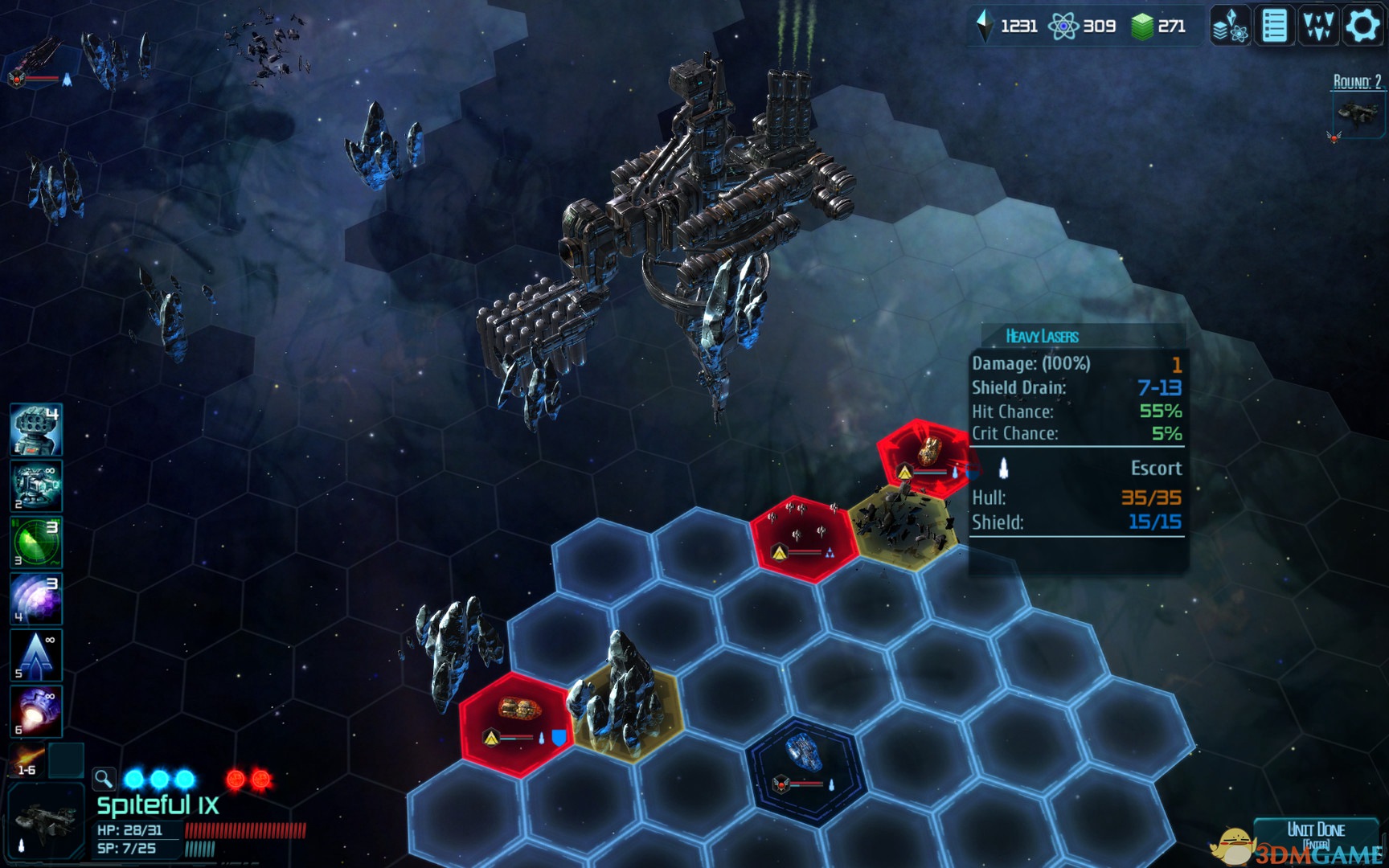Click the magnifying glass inspect button

[104, 778]
